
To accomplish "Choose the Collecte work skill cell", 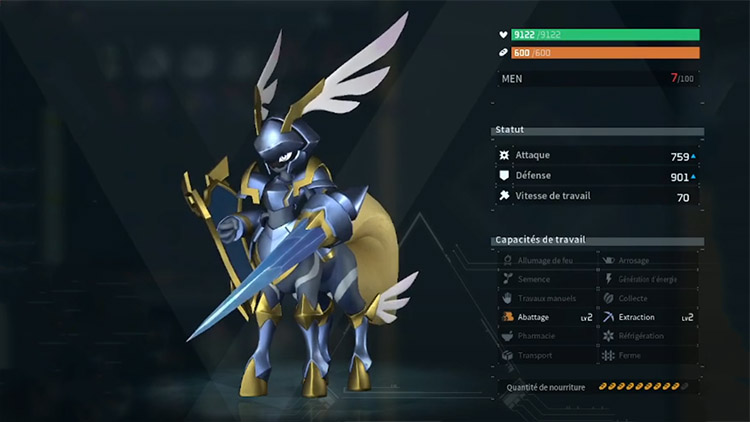I will point(649,298).
